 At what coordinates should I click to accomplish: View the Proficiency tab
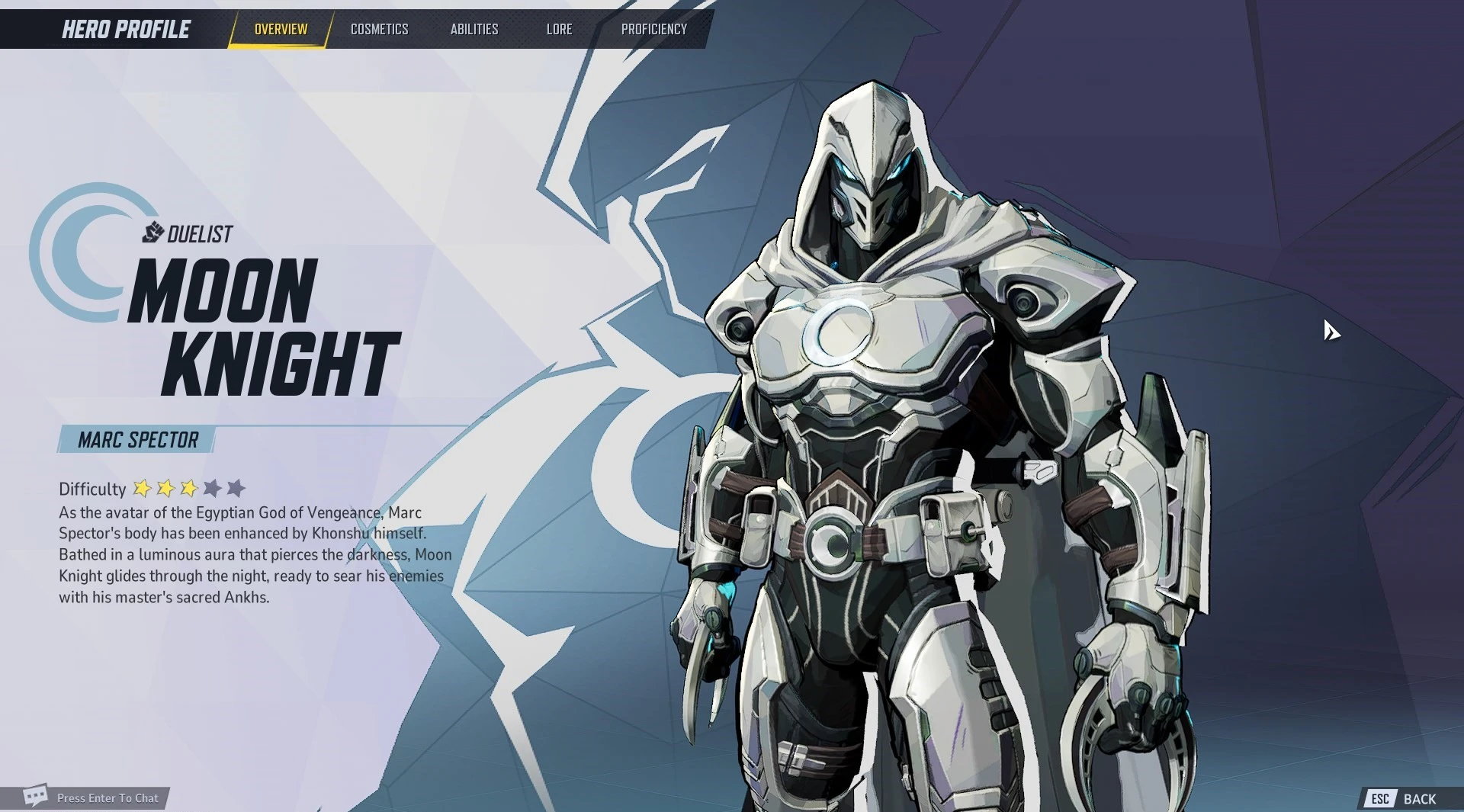click(653, 29)
